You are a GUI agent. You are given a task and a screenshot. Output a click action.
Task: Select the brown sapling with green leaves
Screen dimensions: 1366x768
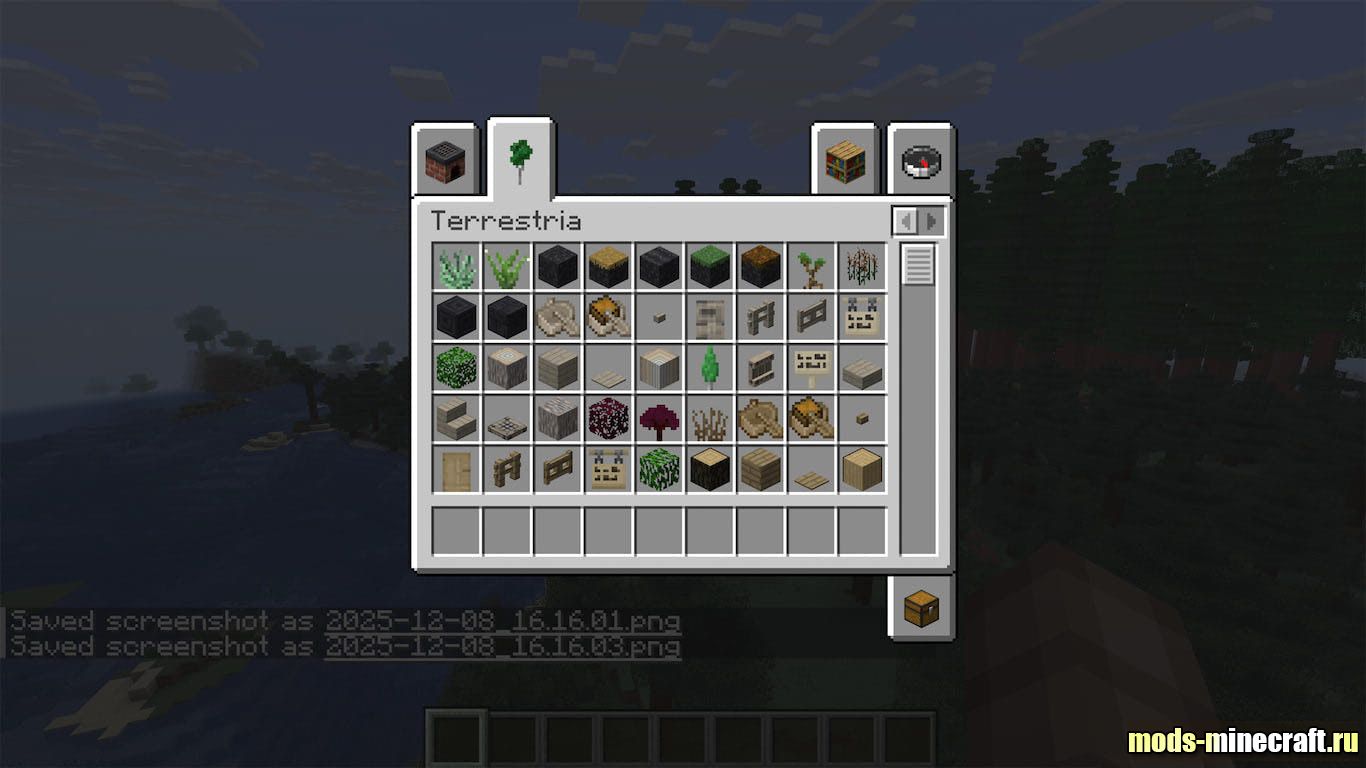(x=811, y=267)
